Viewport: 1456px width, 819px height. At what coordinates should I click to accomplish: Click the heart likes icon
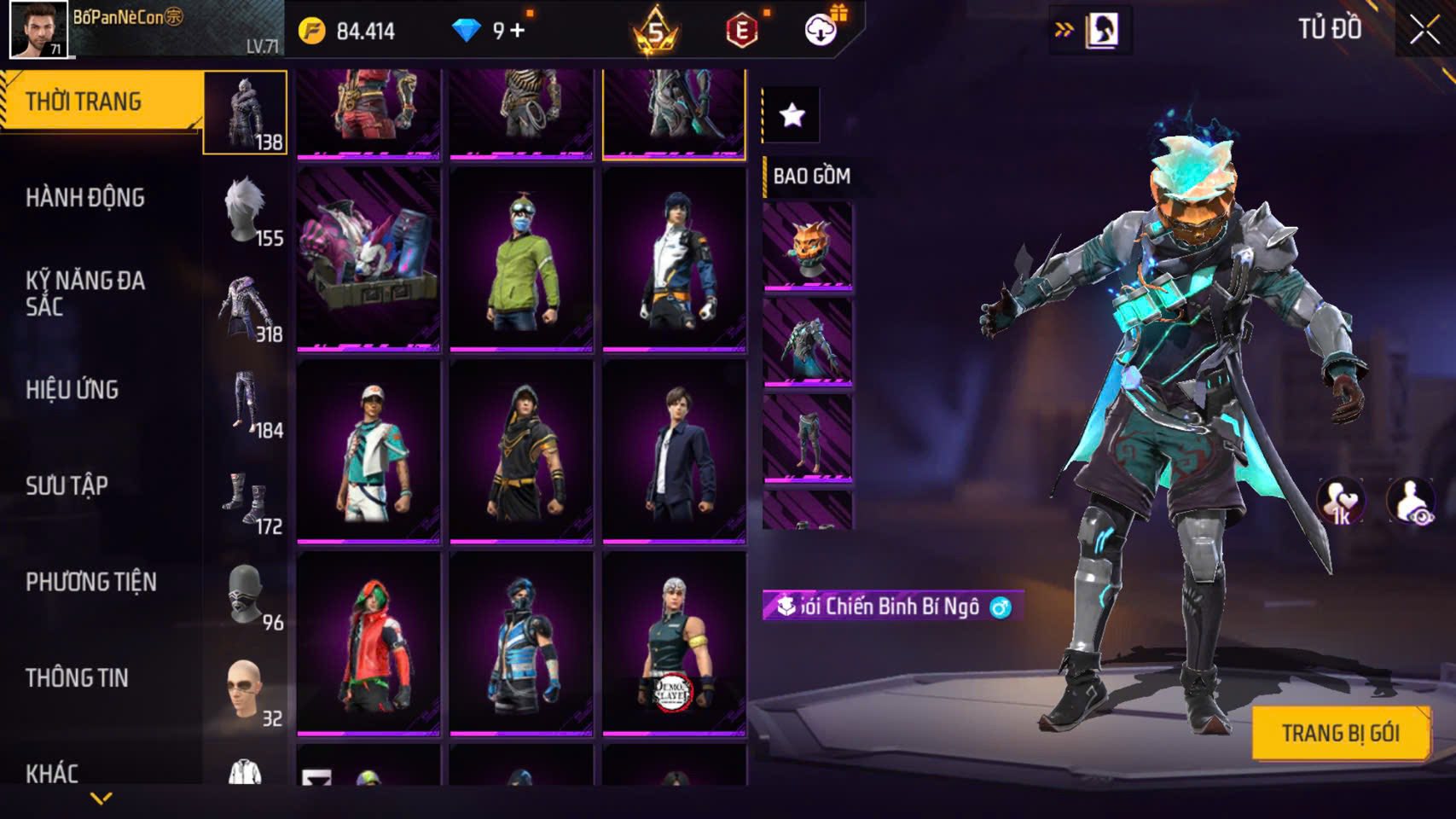click(x=1341, y=501)
